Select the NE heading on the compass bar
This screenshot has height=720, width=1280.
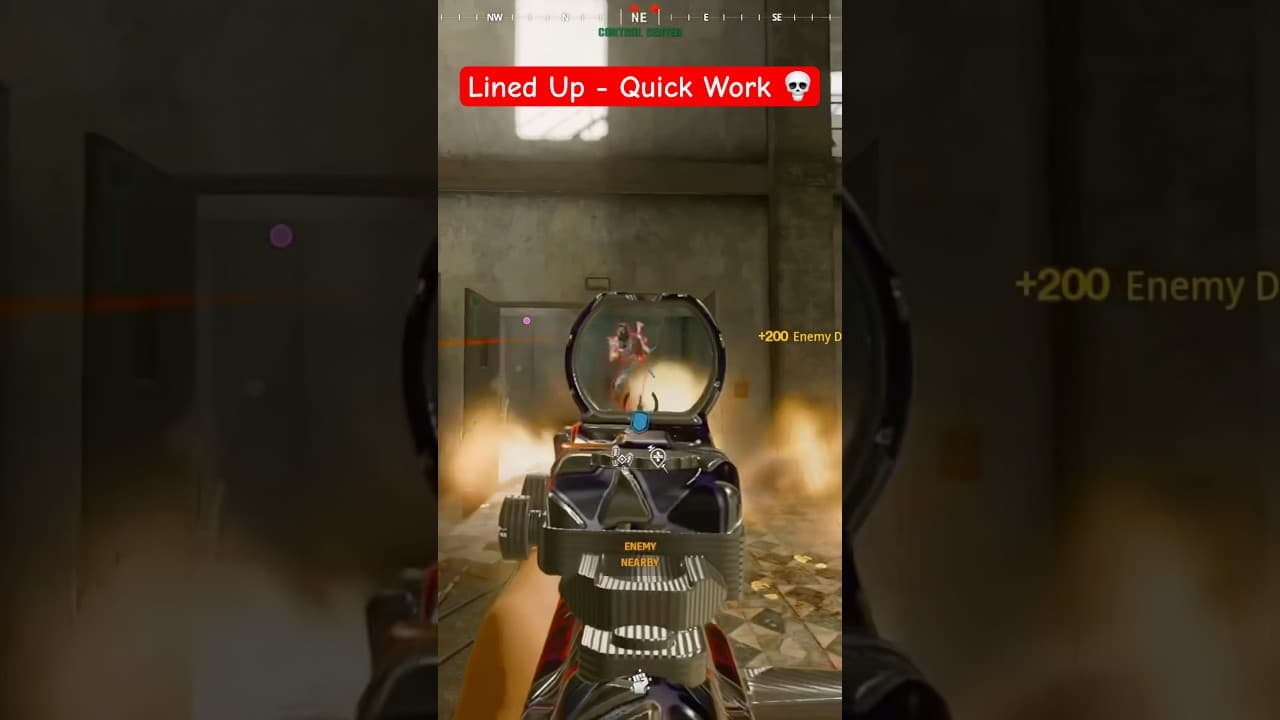639,16
